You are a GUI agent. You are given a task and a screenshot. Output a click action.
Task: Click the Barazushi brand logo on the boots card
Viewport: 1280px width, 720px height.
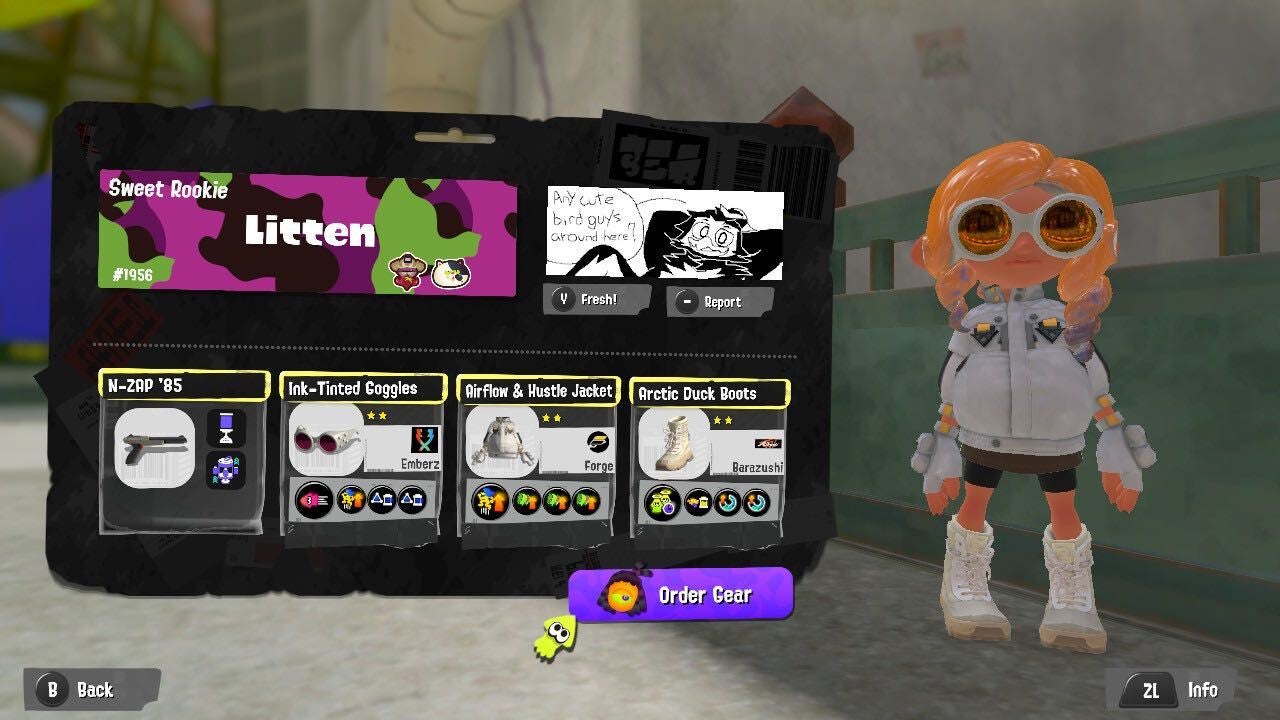click(x=768, y=443)
